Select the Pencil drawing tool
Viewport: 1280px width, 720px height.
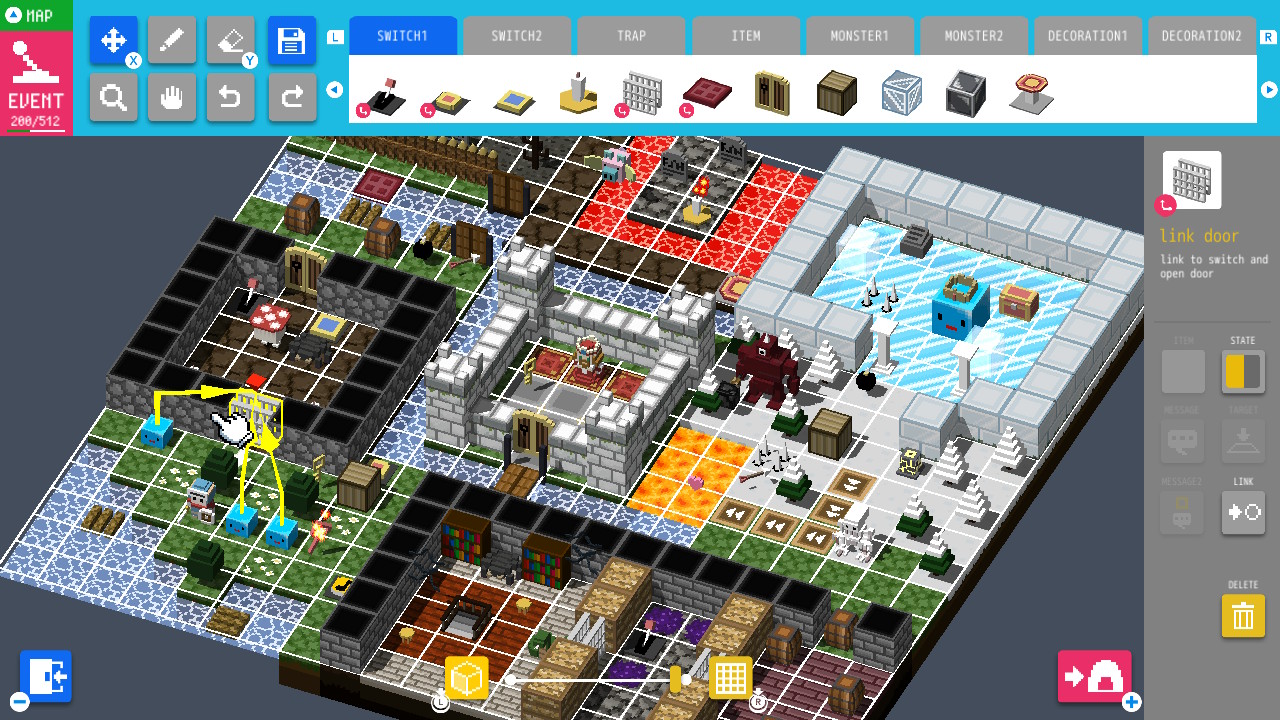click(x=172, y=39)
